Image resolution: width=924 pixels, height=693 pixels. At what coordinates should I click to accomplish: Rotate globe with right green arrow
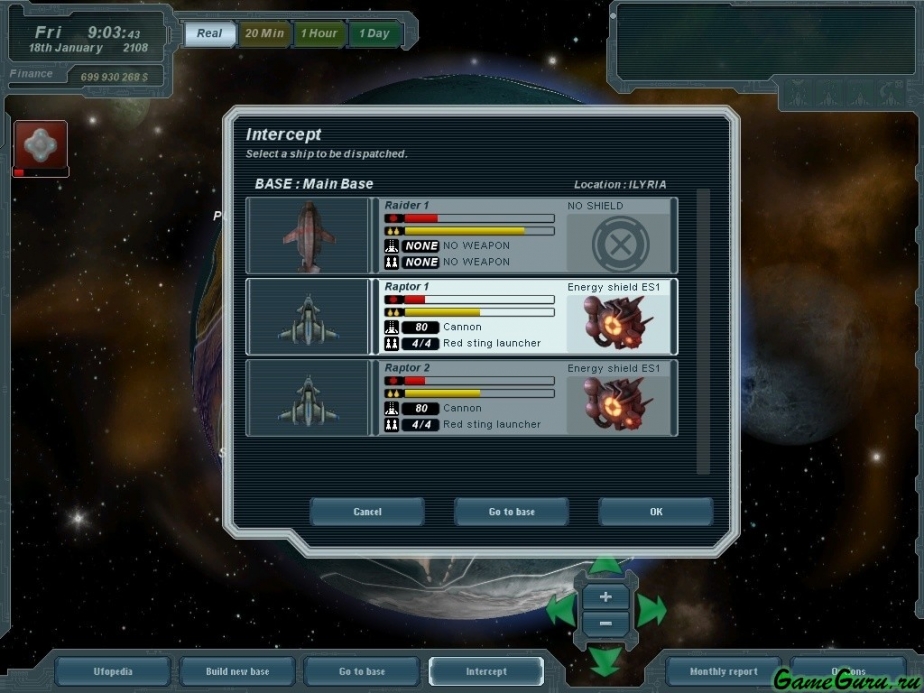[651, 609]
